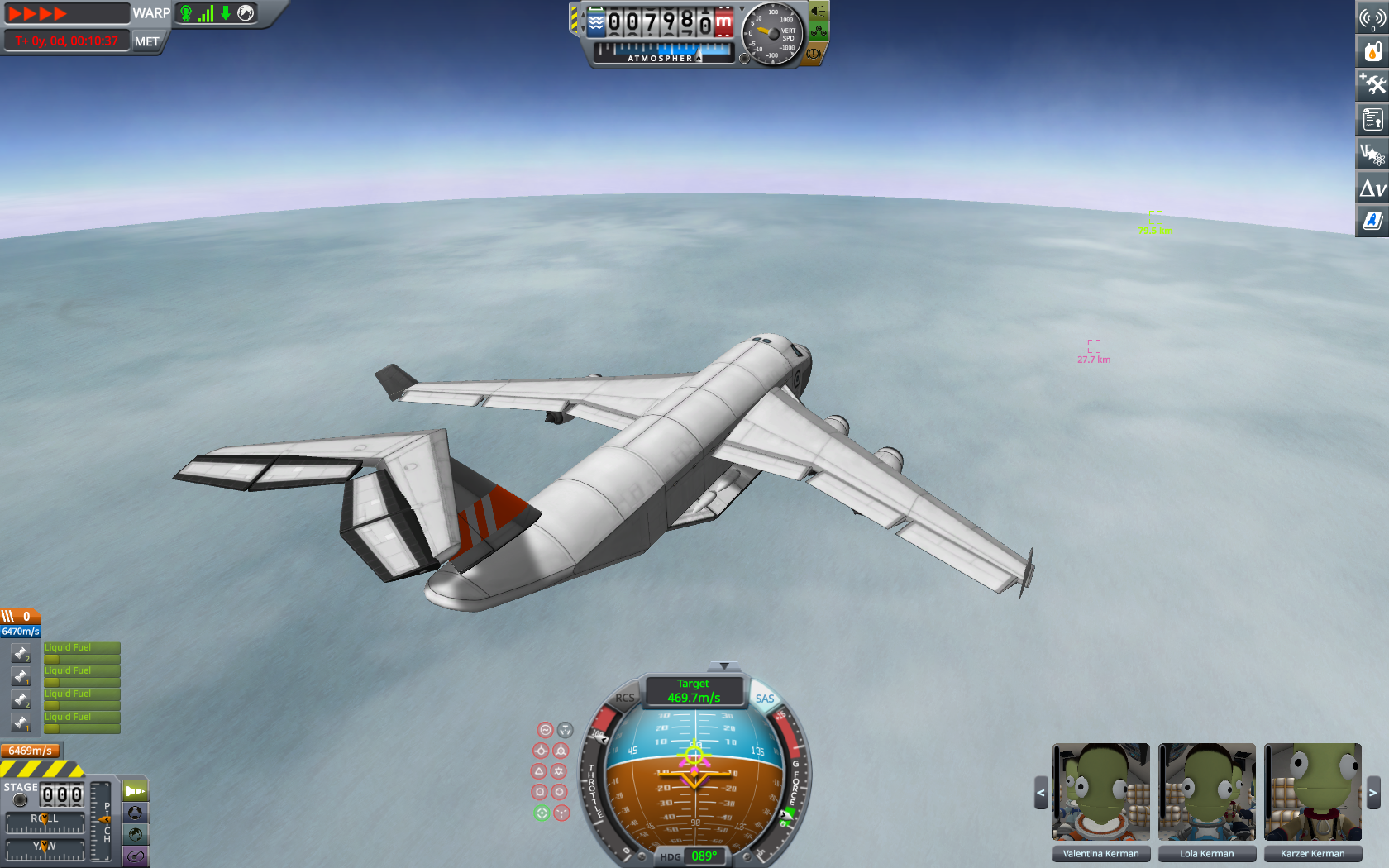Open the delta-v app in toolbar

[x=1372, y=189]
